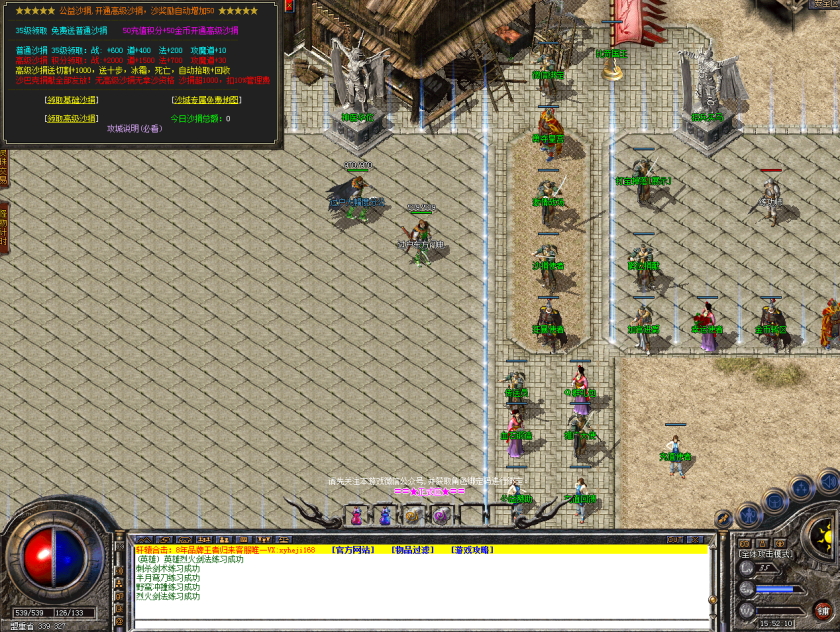Use the purple scroll in the quick belt
The width and height of the screenshot is (840, 632).
(x=440, y=516)
